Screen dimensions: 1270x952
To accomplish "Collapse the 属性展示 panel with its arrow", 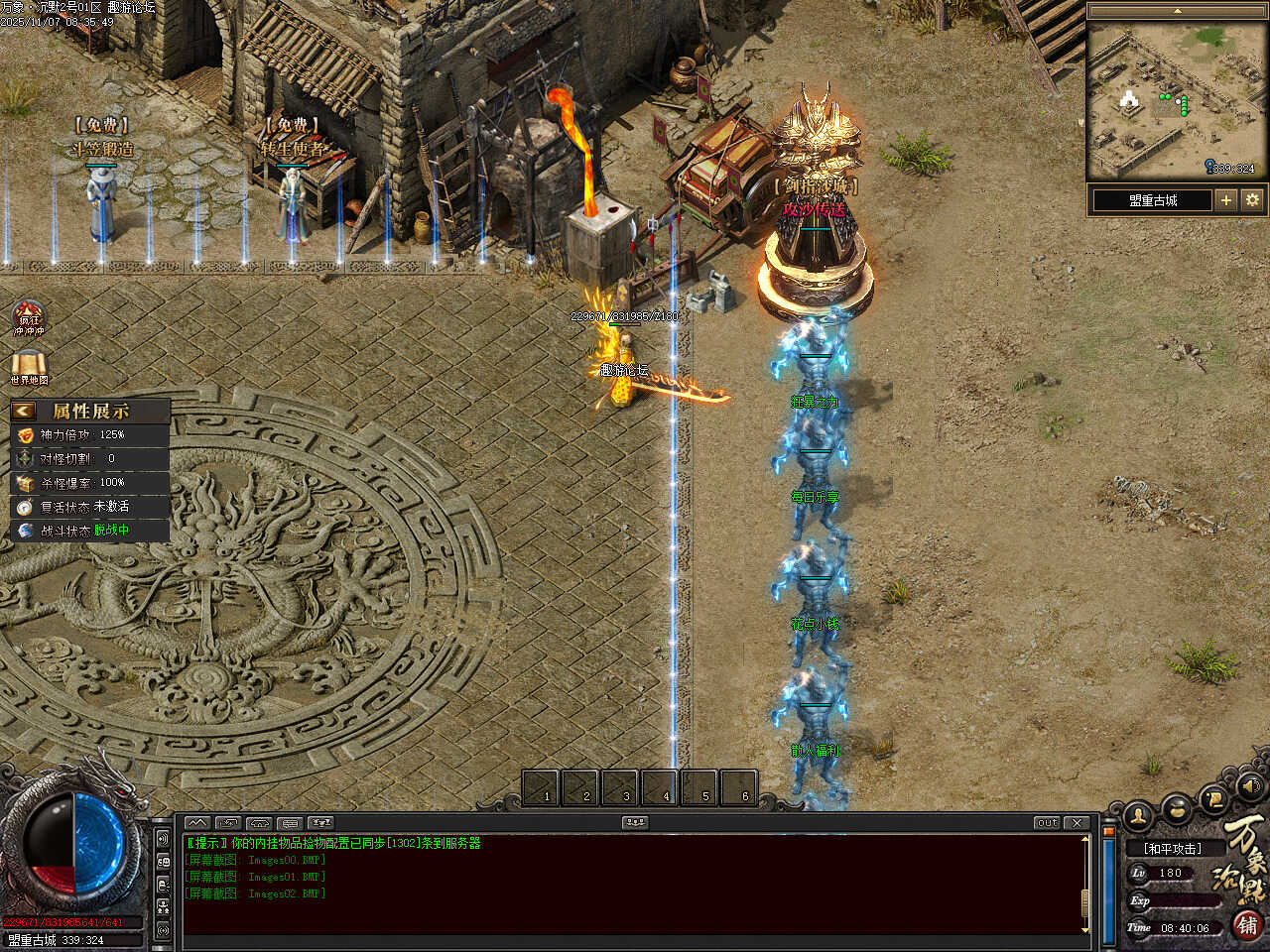I will 23,411.
